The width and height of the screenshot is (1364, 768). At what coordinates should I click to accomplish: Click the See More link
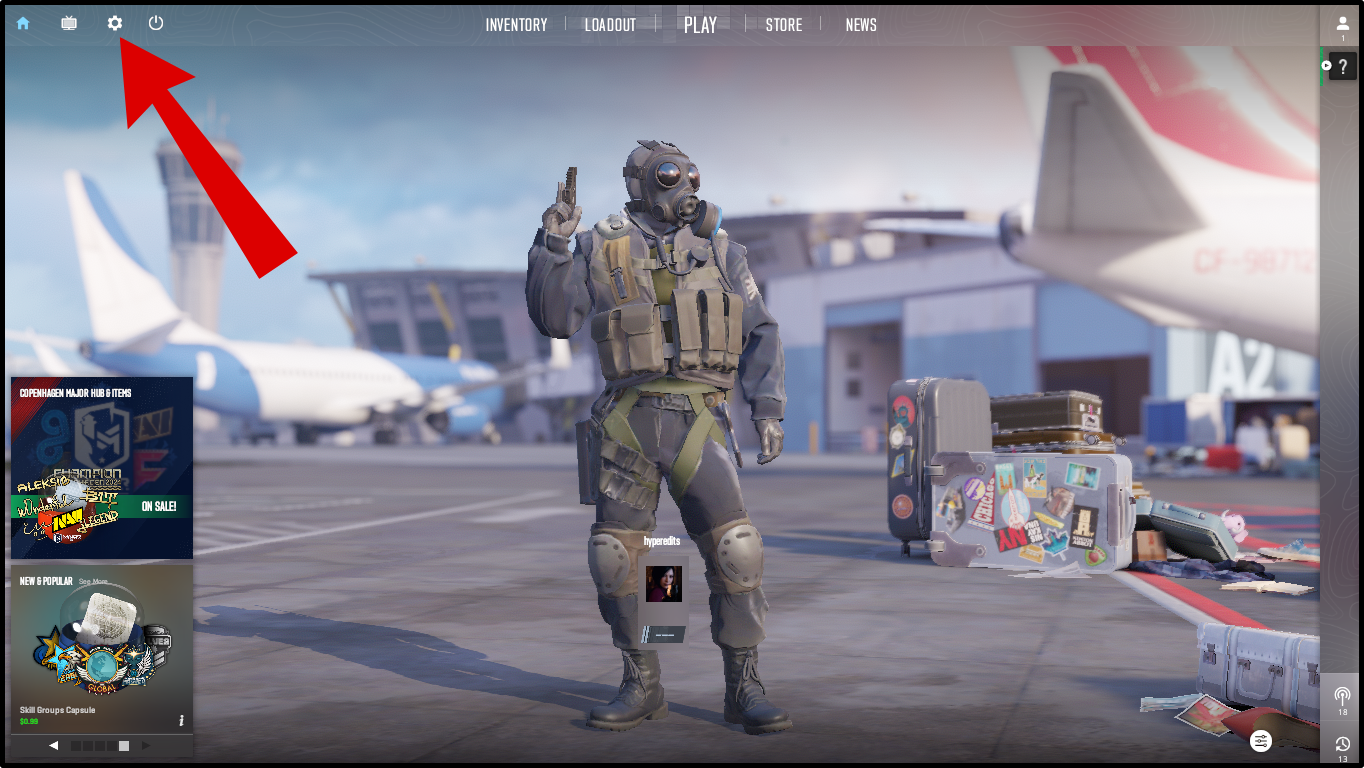tap(93, 581)
